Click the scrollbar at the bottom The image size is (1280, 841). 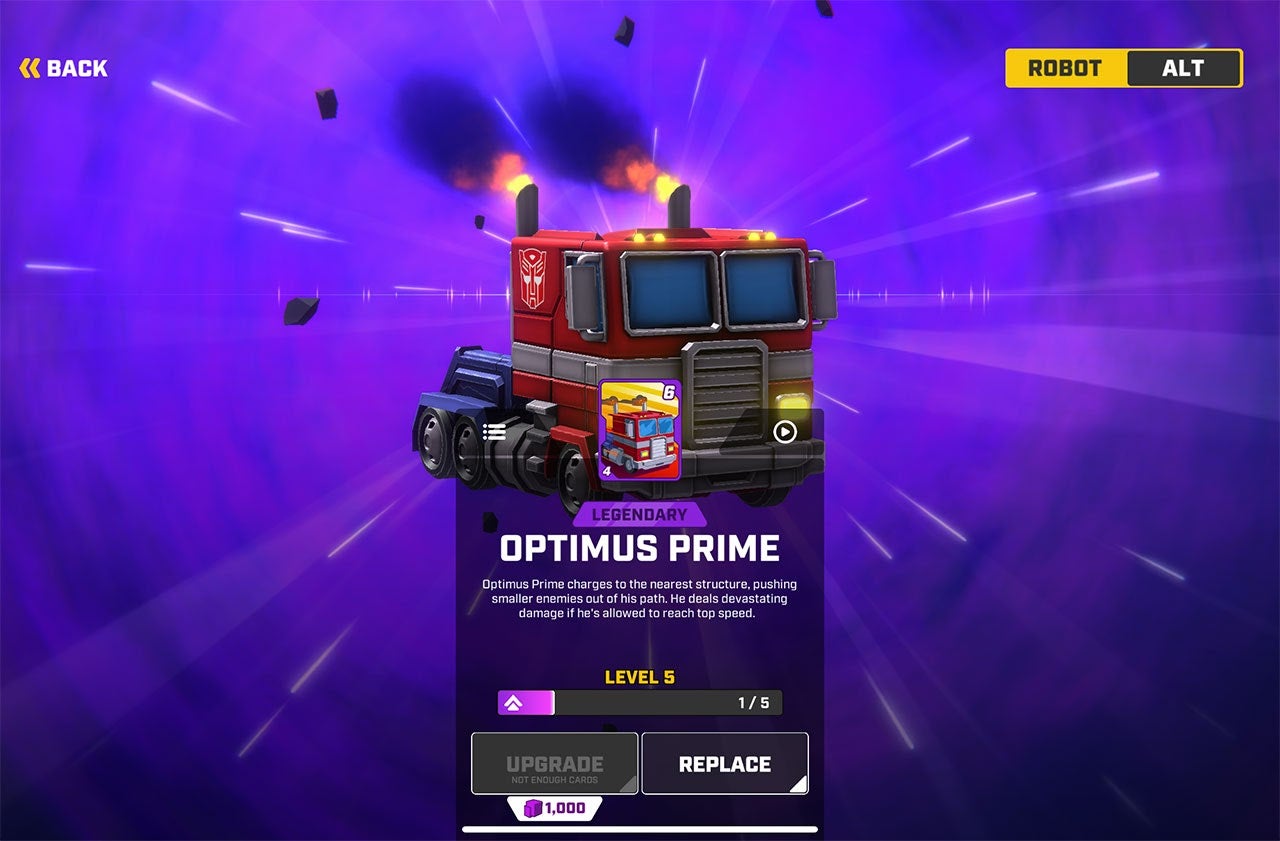tap(639, 827)
